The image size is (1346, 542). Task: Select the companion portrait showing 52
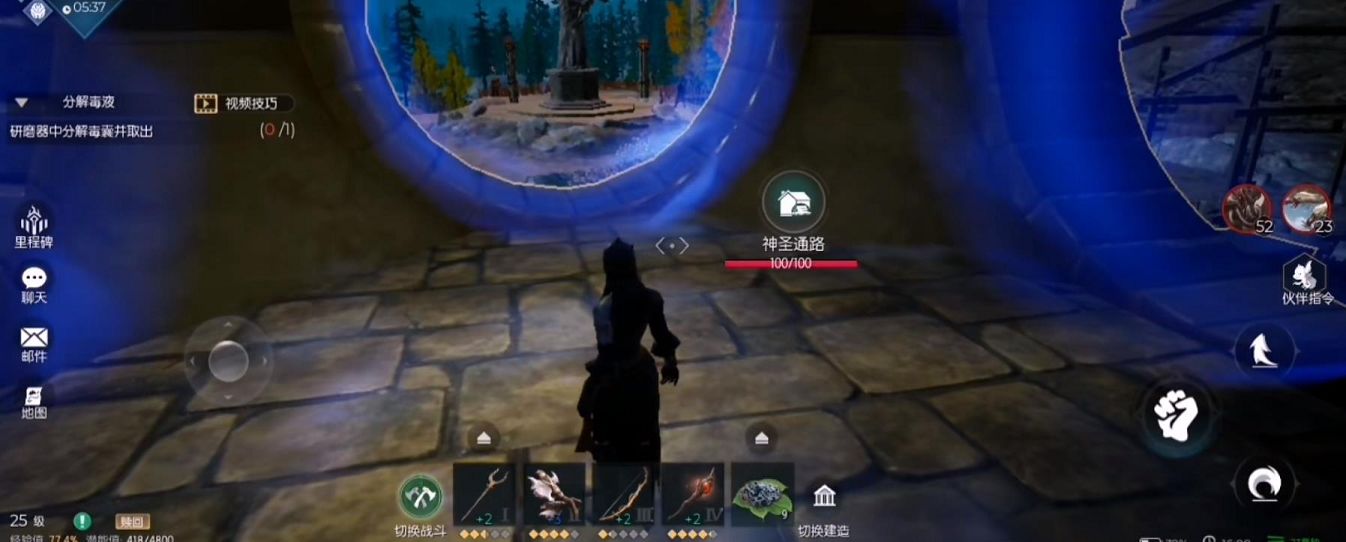click(x=1247, y=208)
